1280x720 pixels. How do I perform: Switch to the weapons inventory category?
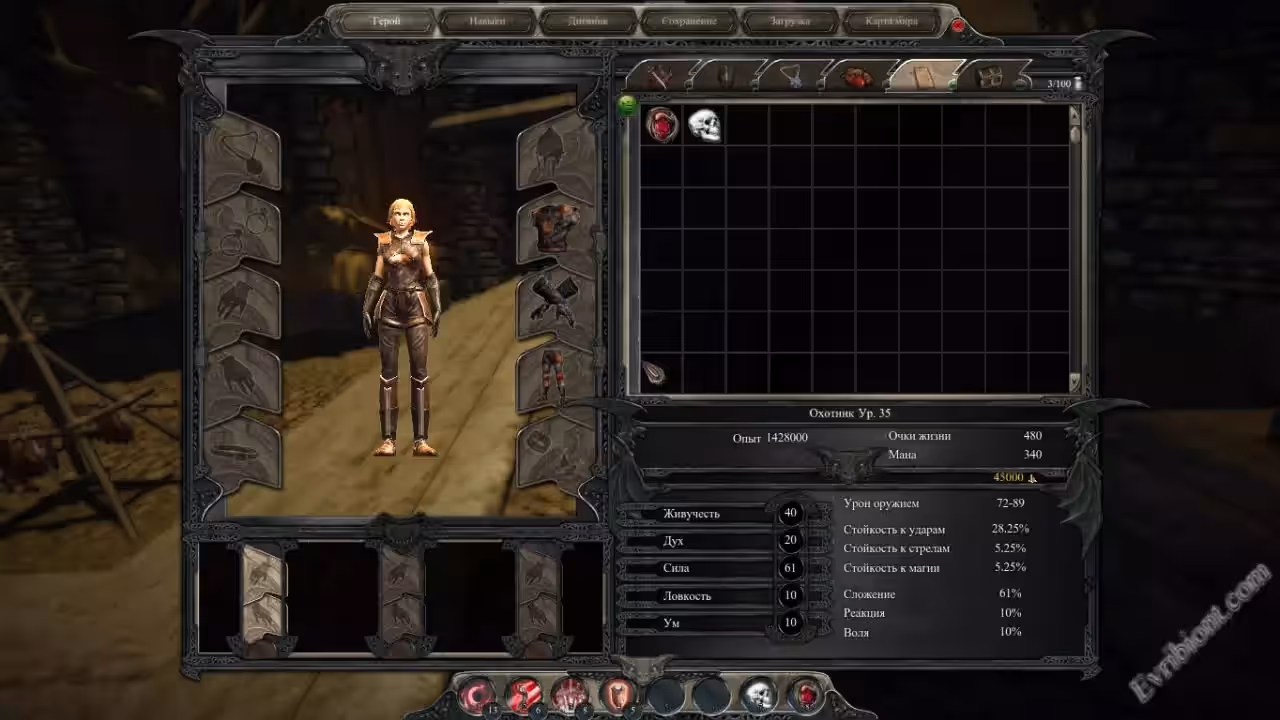click(x=660, y=76)
